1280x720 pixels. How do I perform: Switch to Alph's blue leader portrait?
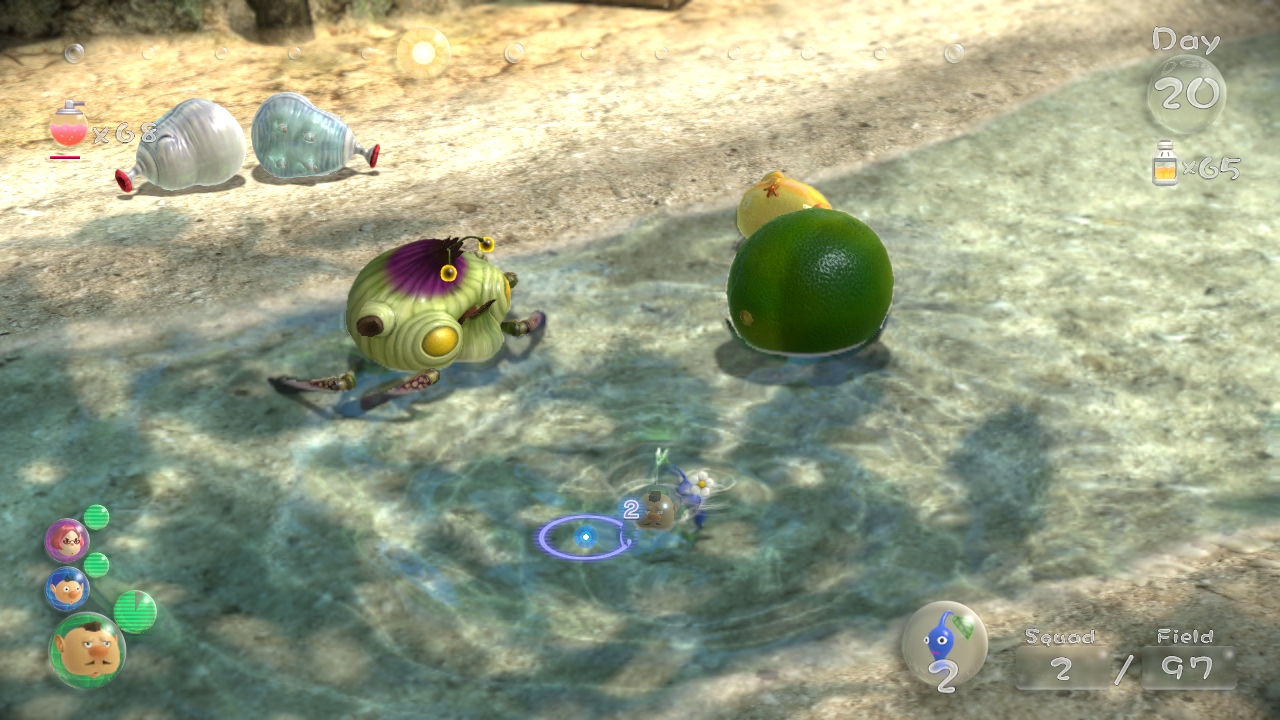pos(67,589)
